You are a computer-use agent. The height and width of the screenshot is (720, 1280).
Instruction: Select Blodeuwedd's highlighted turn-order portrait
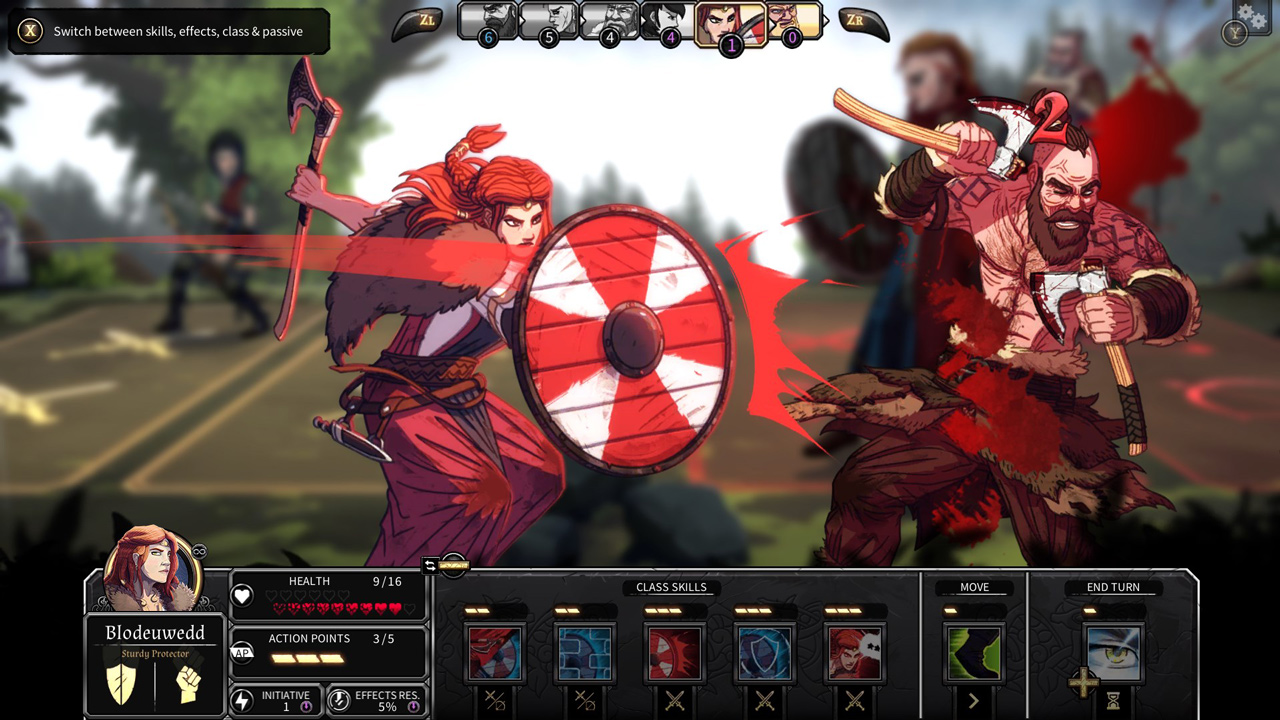(x=731, y=22)
